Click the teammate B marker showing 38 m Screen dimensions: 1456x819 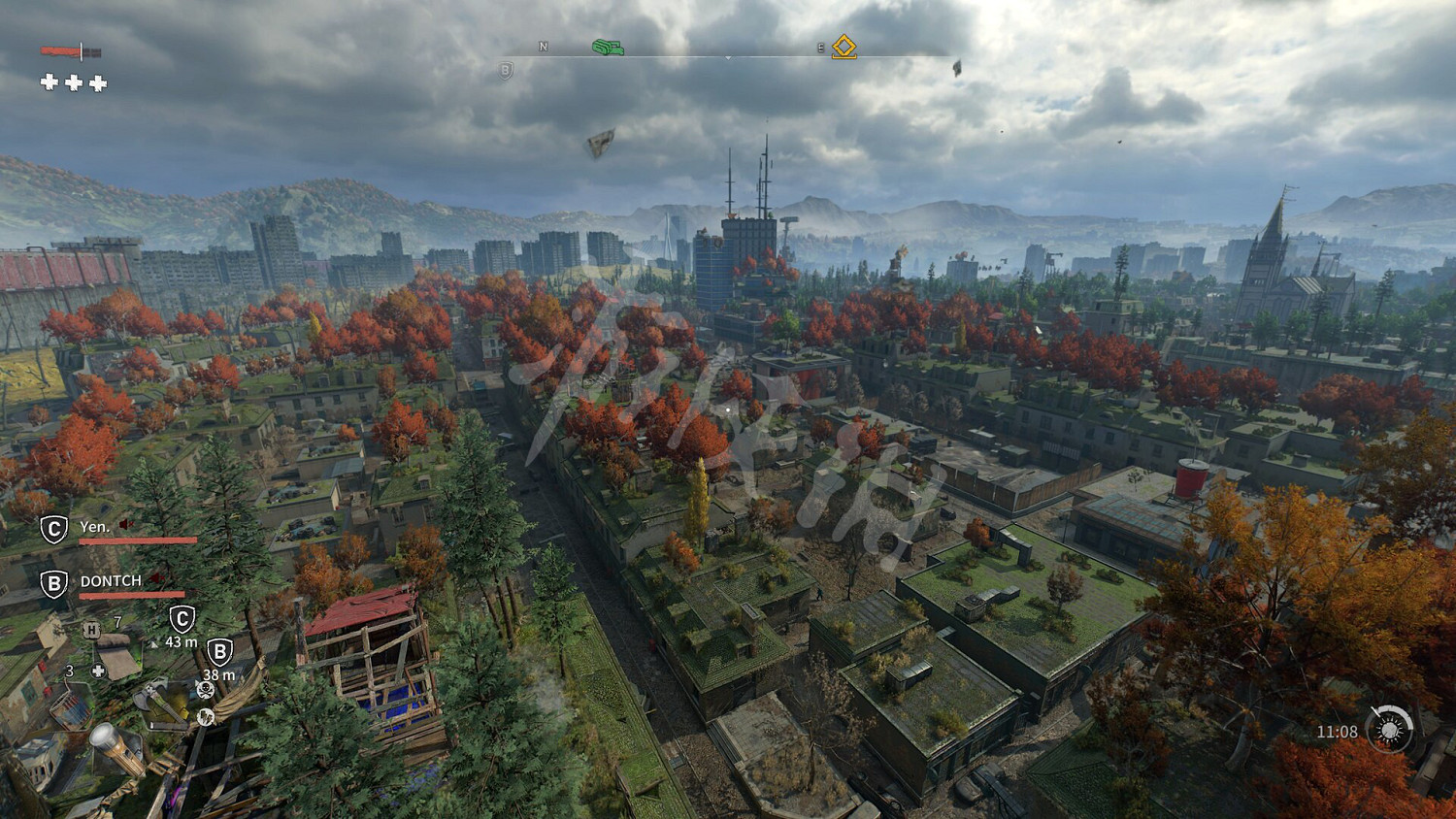(220, 652)
